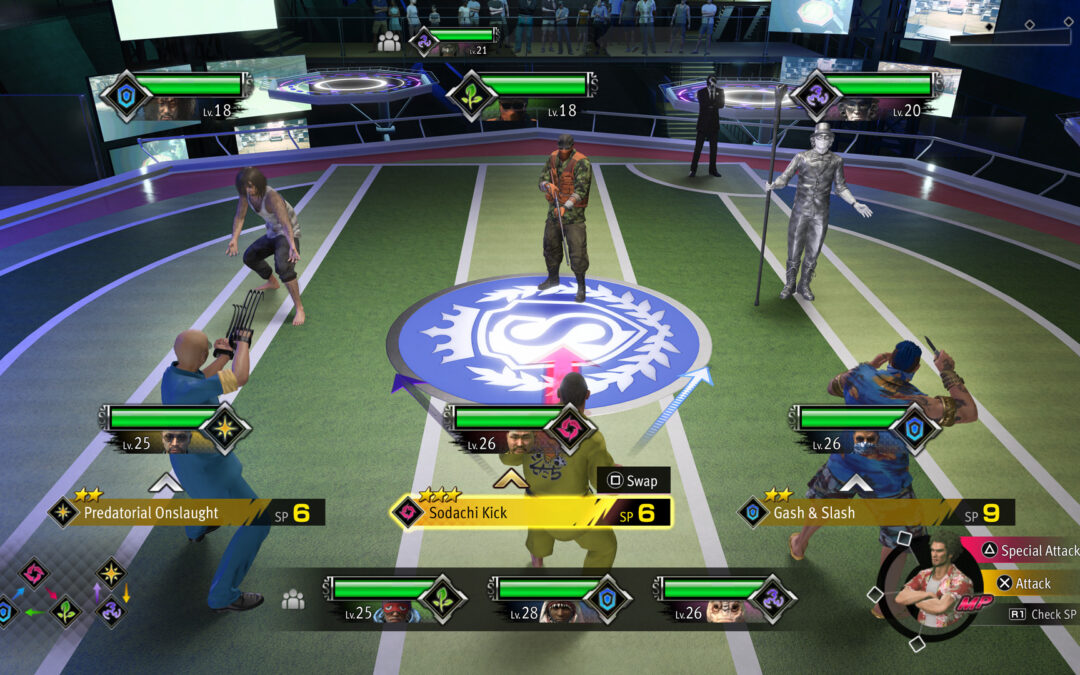1080x675 pixels.
Task: Pick the Lv.26 reserve Sujimon with purple swirl
Action: (724, 598)
